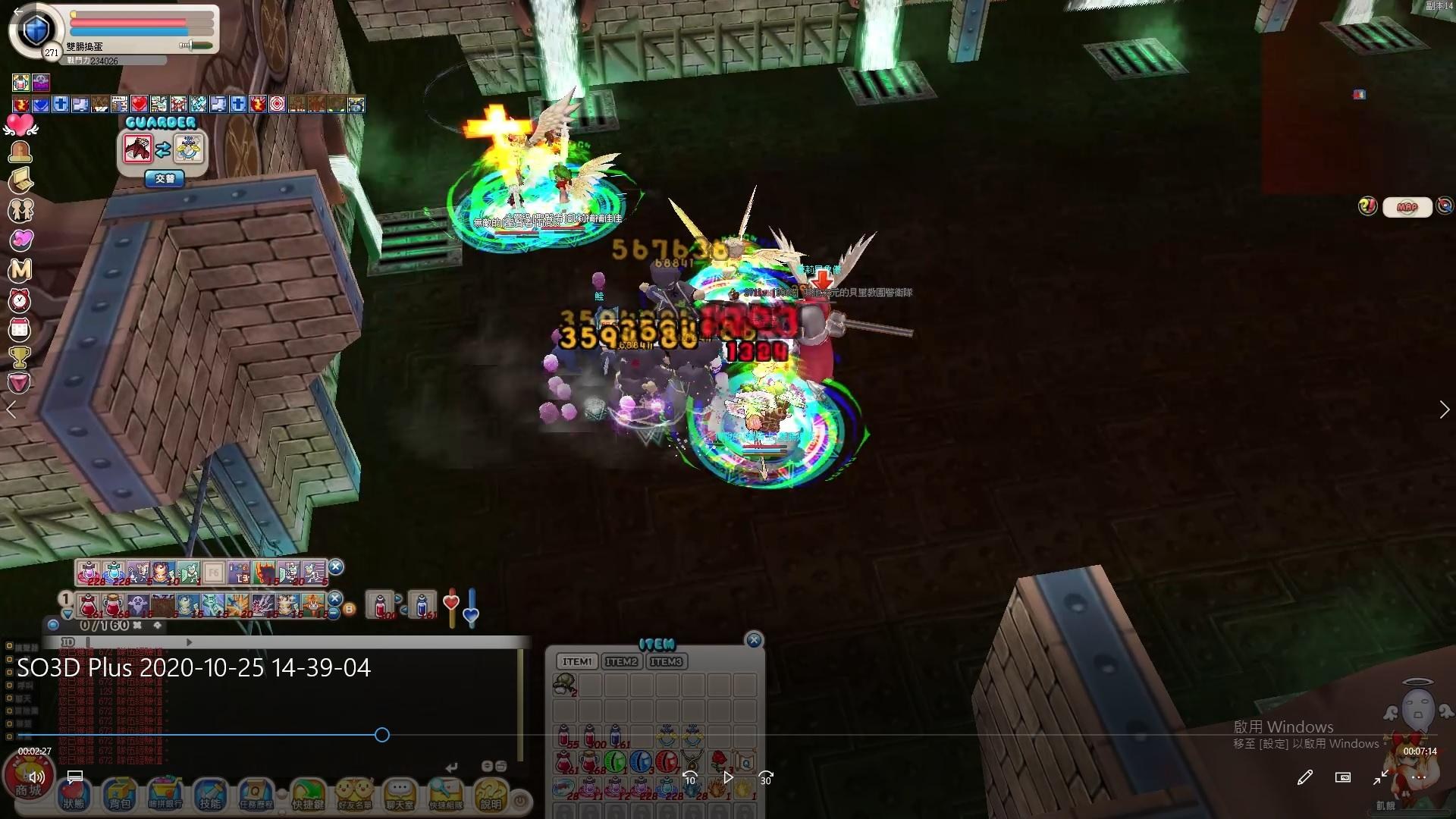The height and width of the screenshot is (819, 1456).
Task: Open the 背包 backpack menu
Action: 120,795
